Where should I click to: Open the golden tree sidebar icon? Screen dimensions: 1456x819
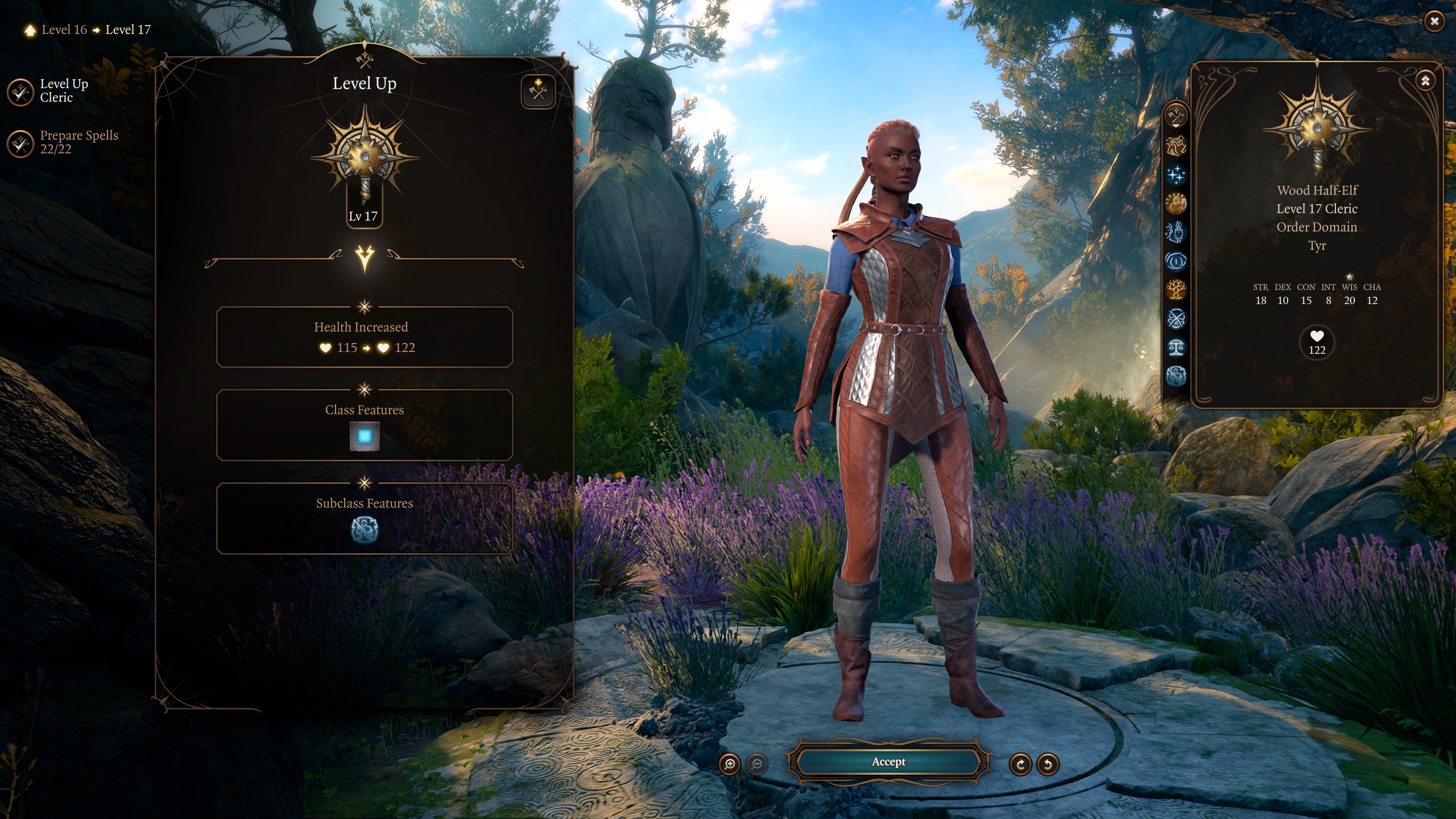[1176, 289]
